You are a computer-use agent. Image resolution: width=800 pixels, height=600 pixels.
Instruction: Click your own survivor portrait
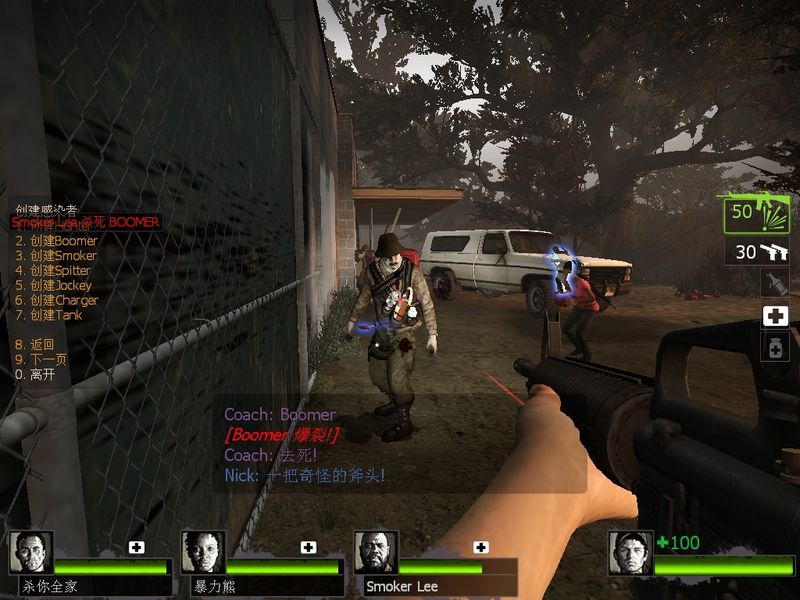pyautogui.click(x=631, y=553)
